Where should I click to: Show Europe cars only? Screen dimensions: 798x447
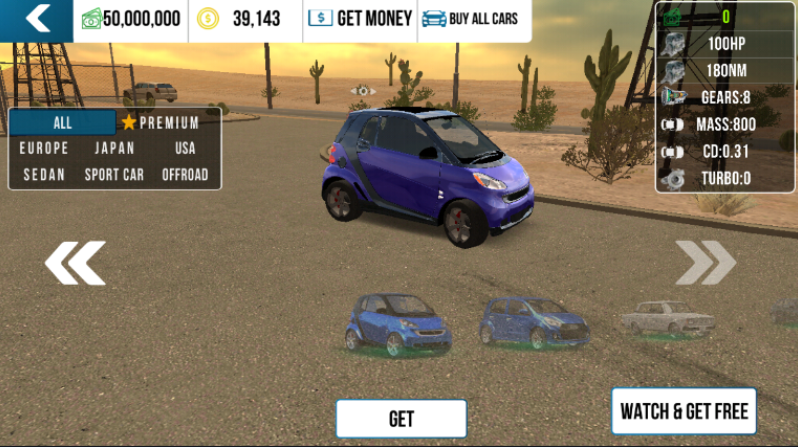coord(44,148)
